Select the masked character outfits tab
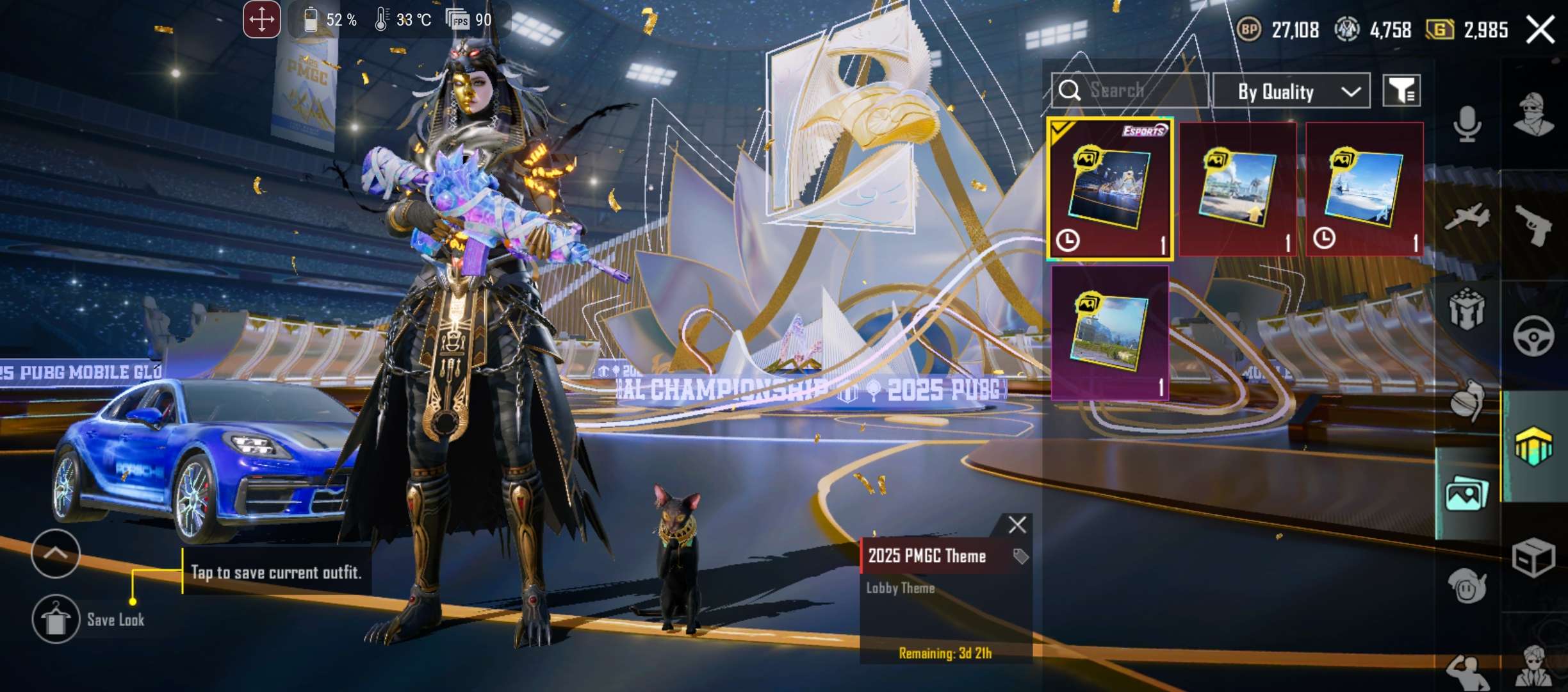This screenshot has height=692, width=1568. click(x=1533, y=115)
